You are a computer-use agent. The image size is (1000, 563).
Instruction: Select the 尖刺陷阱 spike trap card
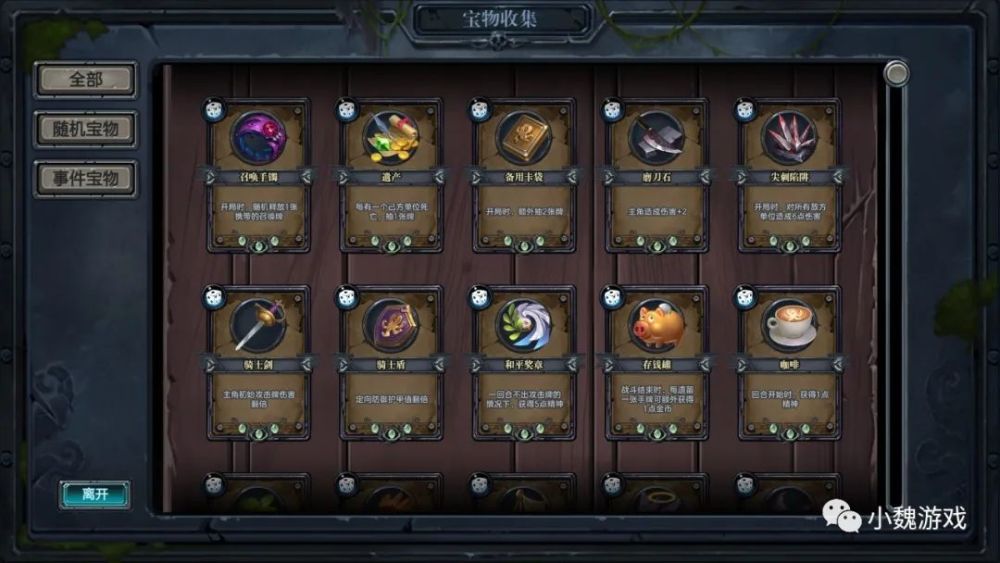(788, 175)
